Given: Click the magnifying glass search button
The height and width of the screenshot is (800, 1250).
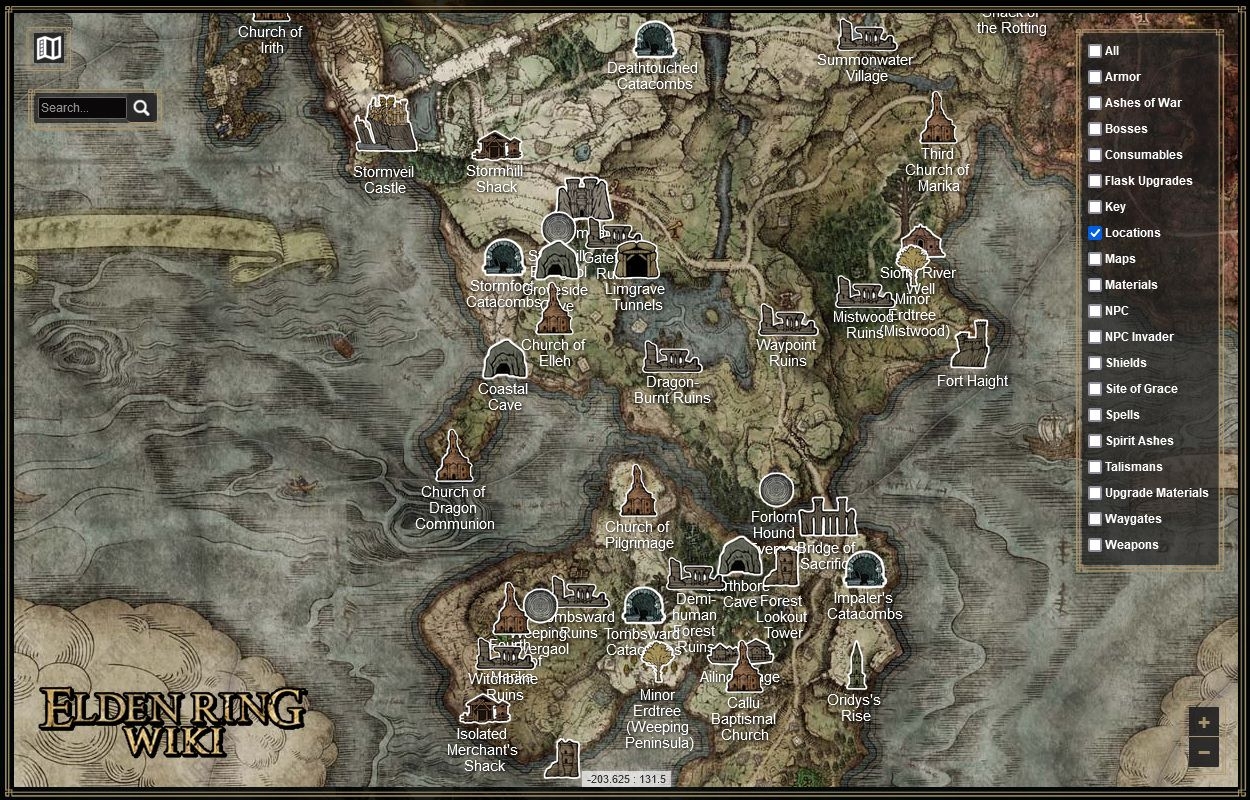Looking at the screenshot, I should [142, 108].
